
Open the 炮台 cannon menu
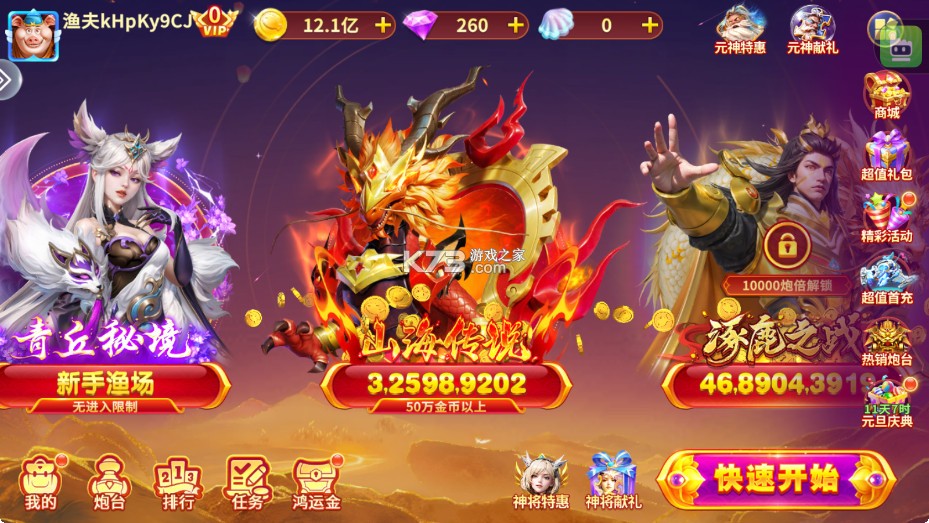click(x=108, y=483)
